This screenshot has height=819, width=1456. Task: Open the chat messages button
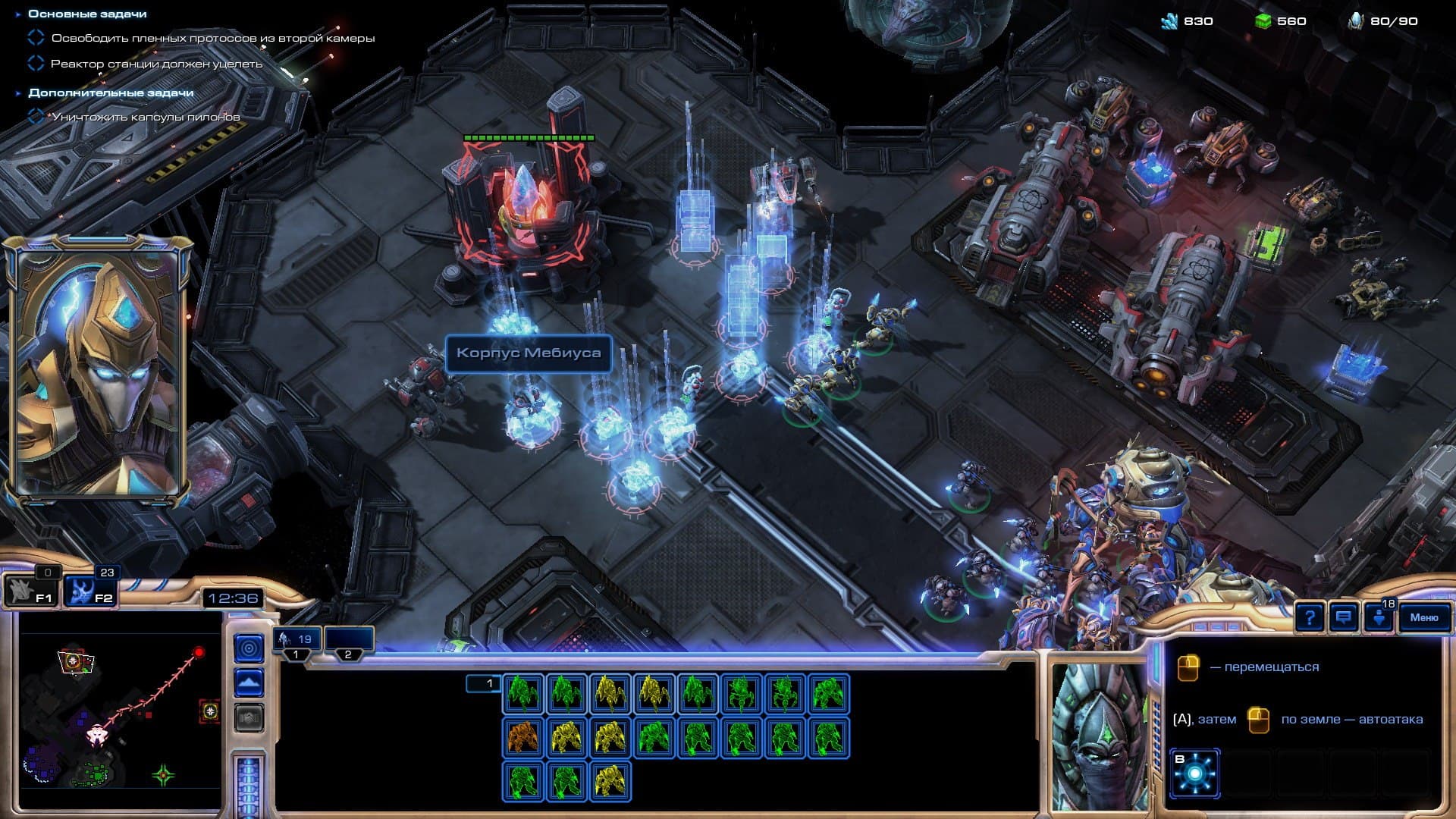[x=1343, y=617]
